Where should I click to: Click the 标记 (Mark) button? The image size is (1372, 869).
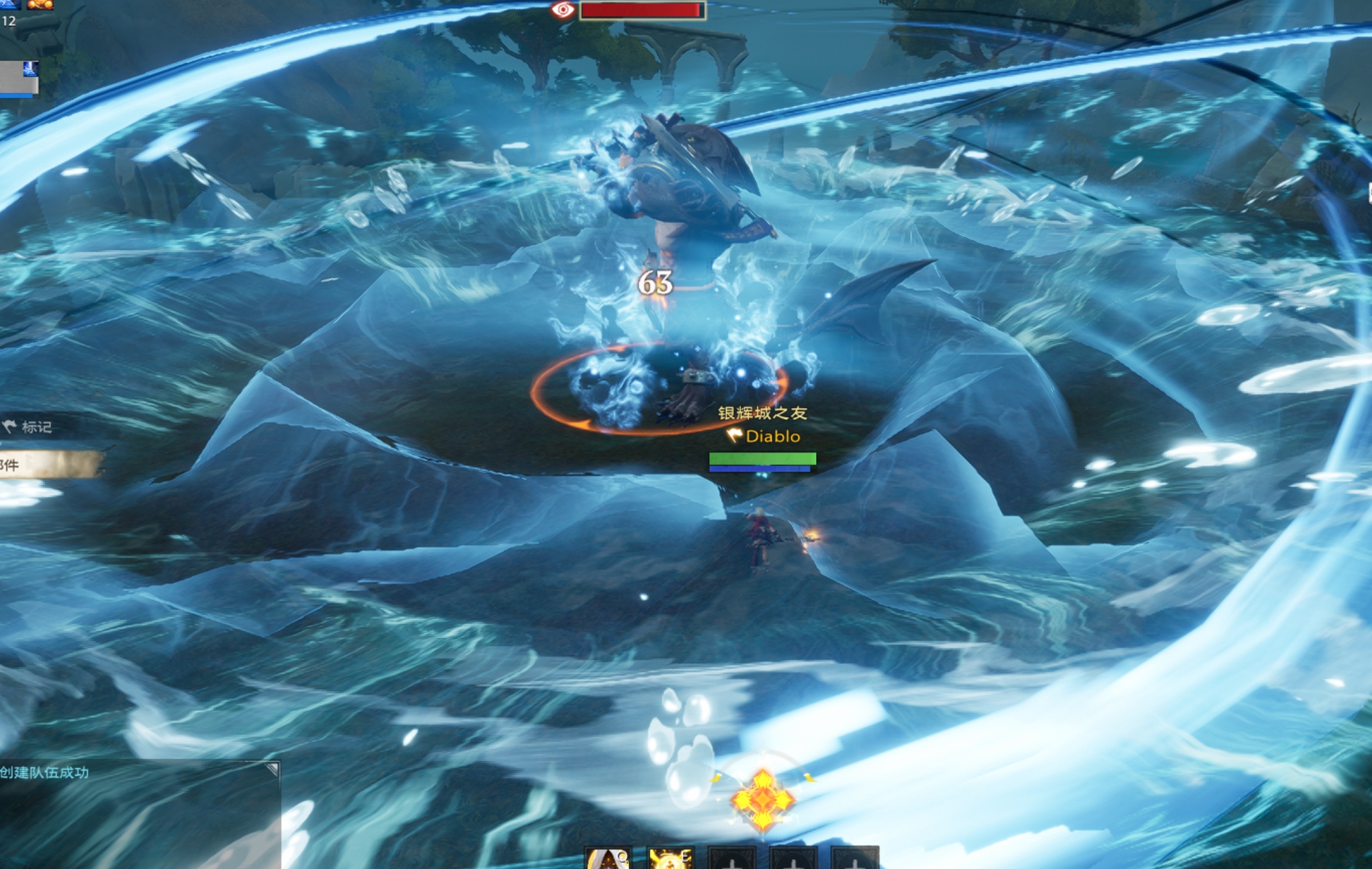click(30, 427)
